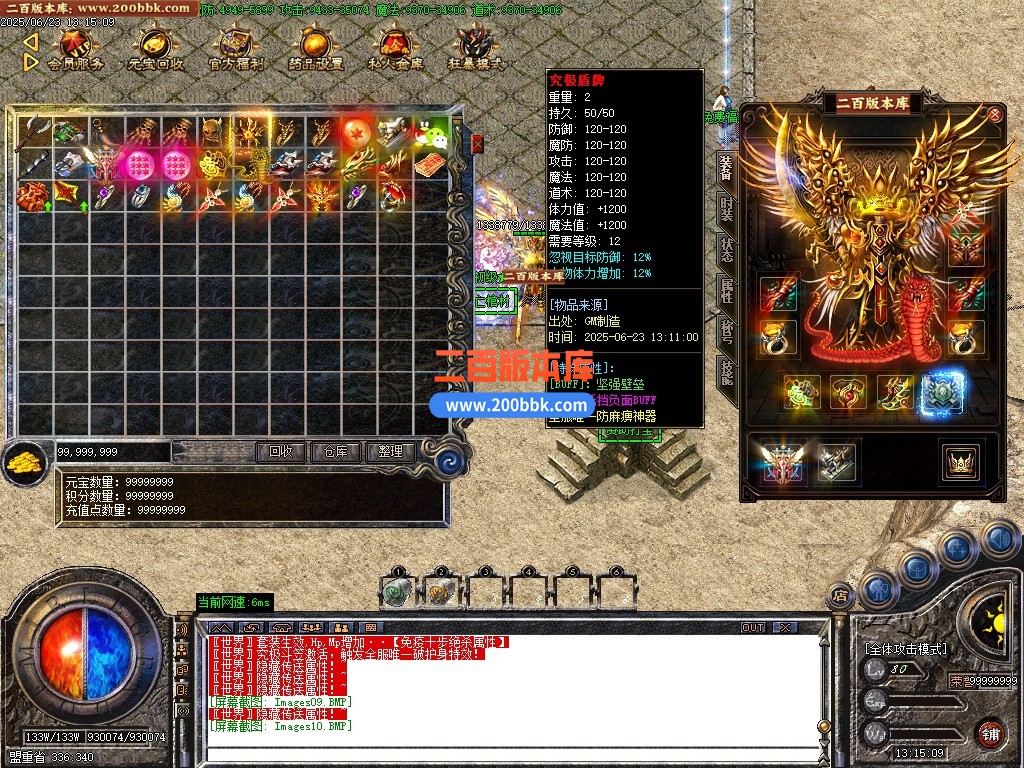Sort the bag with the 整理 button
Screen dimensions: 1024x768
point(389,452)
